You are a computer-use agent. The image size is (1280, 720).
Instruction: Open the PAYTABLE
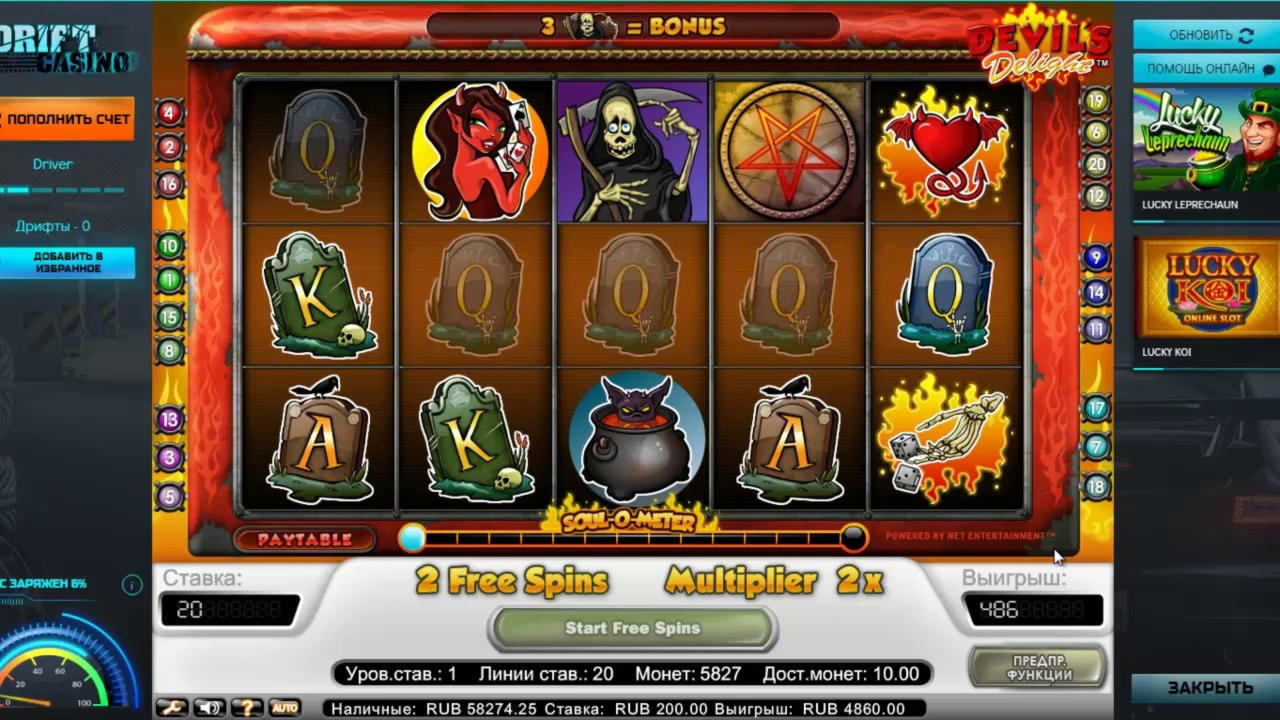[303, 538]
